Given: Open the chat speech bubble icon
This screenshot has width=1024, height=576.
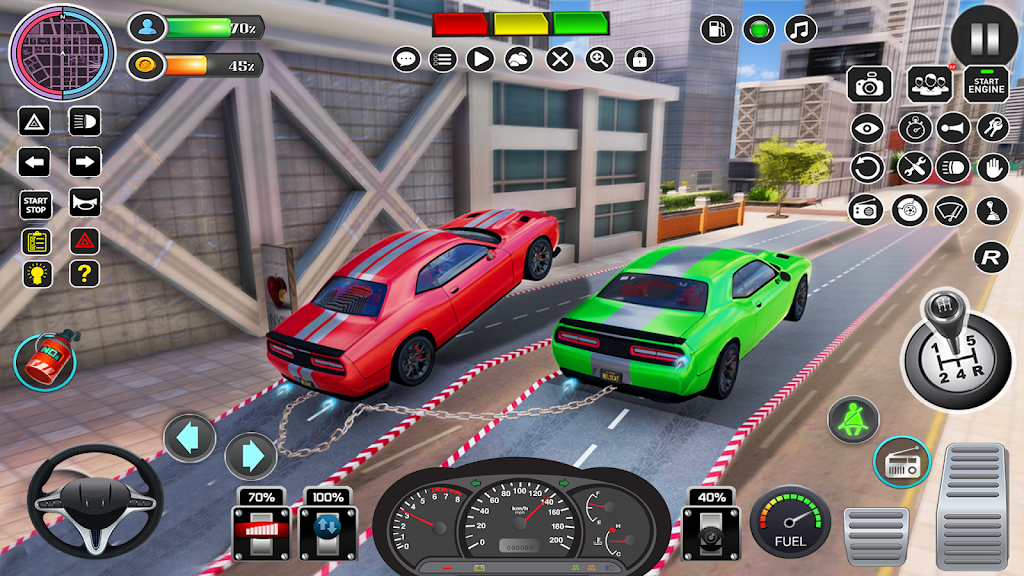Looking at the screenshot, I should 406,59.
